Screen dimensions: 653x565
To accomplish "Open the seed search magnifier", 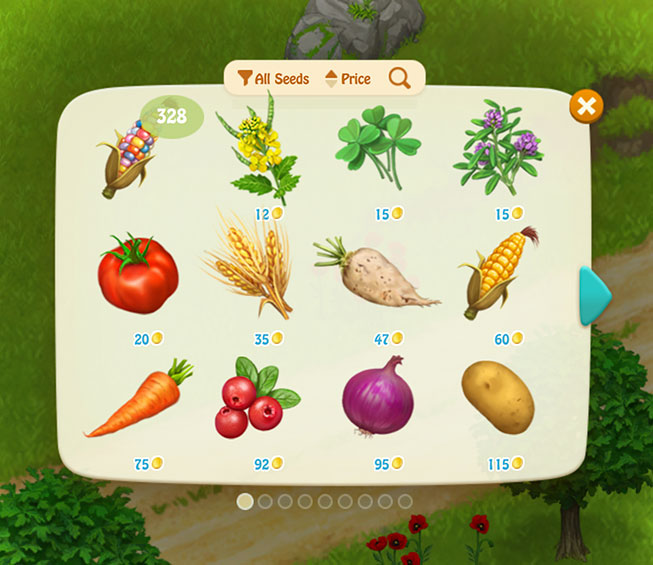I will click(400, 78).
